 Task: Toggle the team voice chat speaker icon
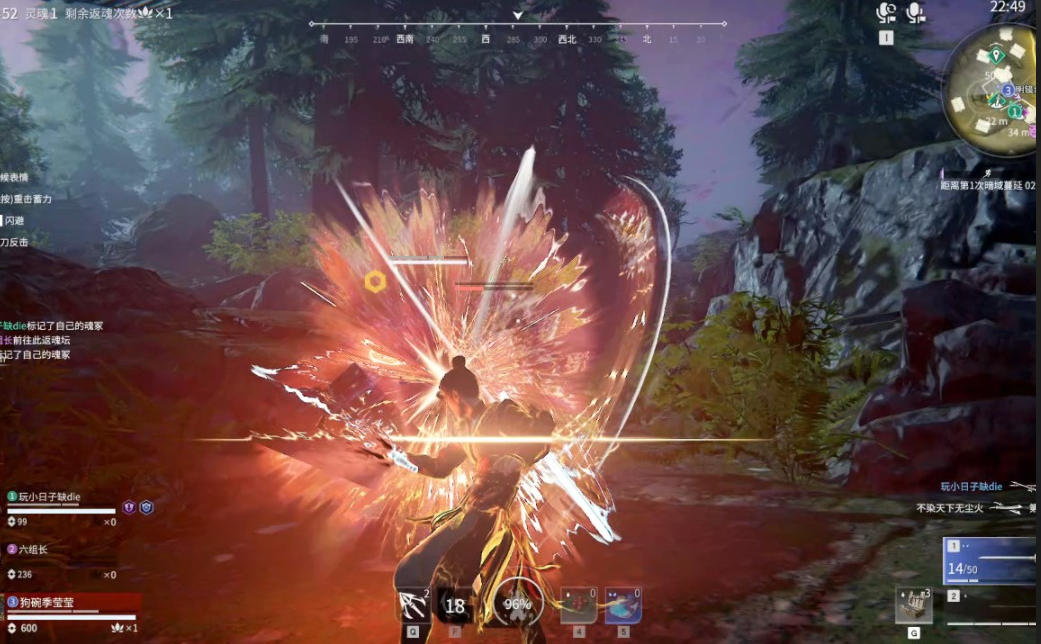[x=885, y=13]
